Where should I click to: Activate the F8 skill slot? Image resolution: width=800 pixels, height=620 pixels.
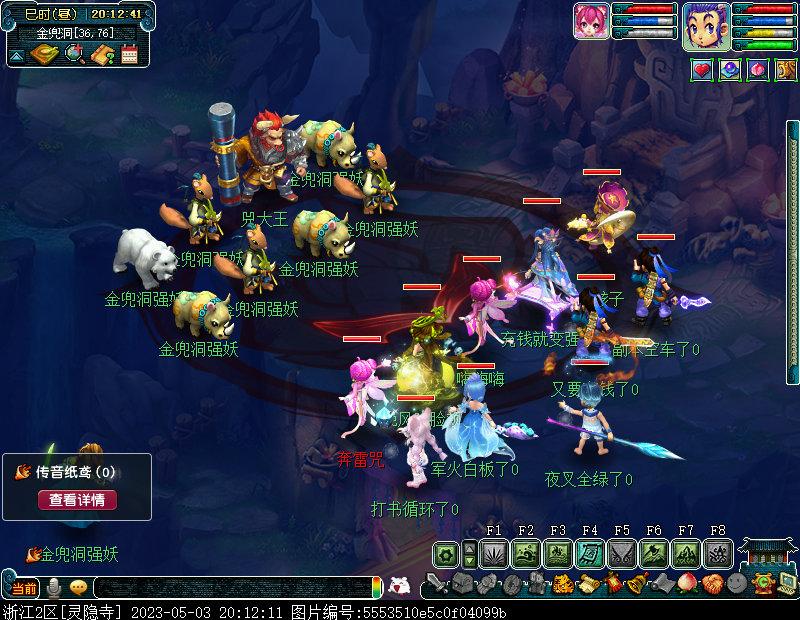718,553
